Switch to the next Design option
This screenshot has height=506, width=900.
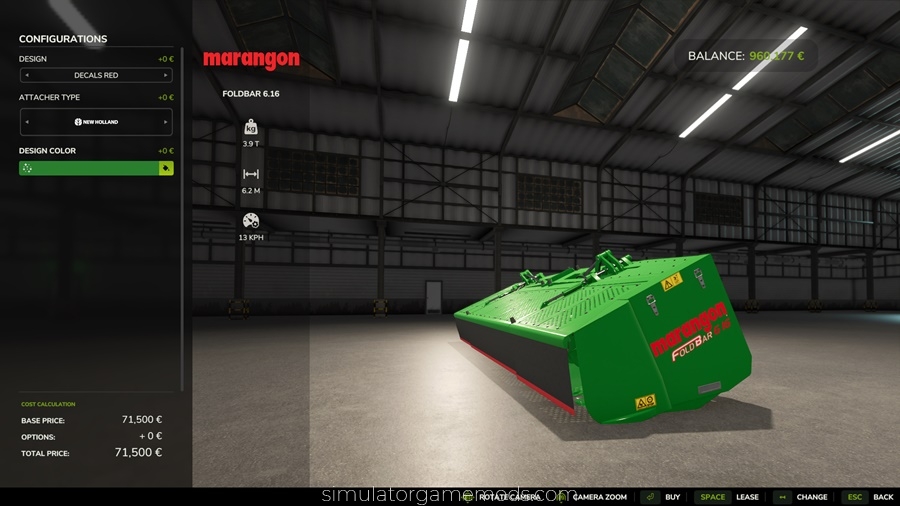click(x=166, y=75)
